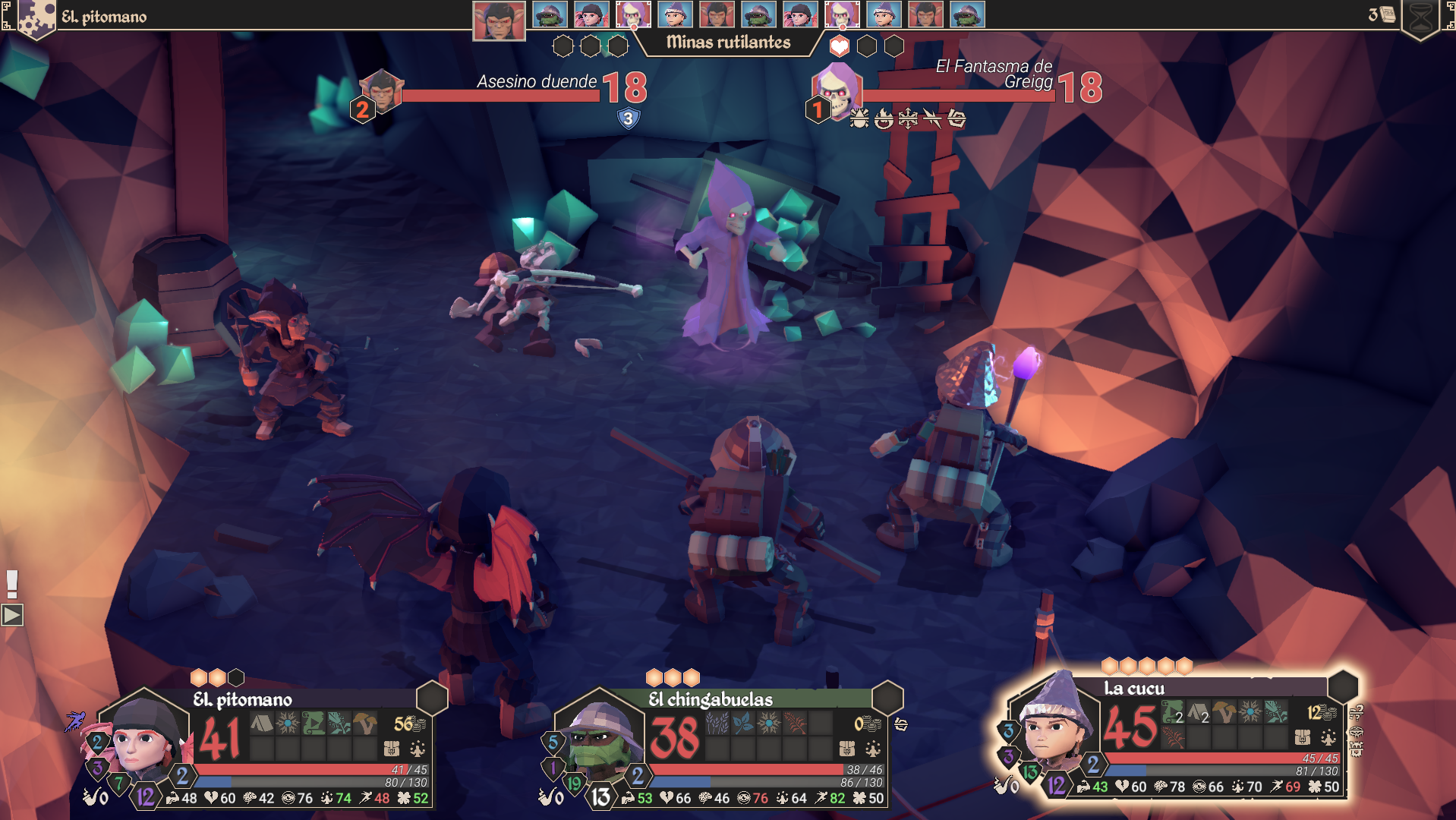
Task: Open the gear menu next to player name
Action: [x=36, y=17]
